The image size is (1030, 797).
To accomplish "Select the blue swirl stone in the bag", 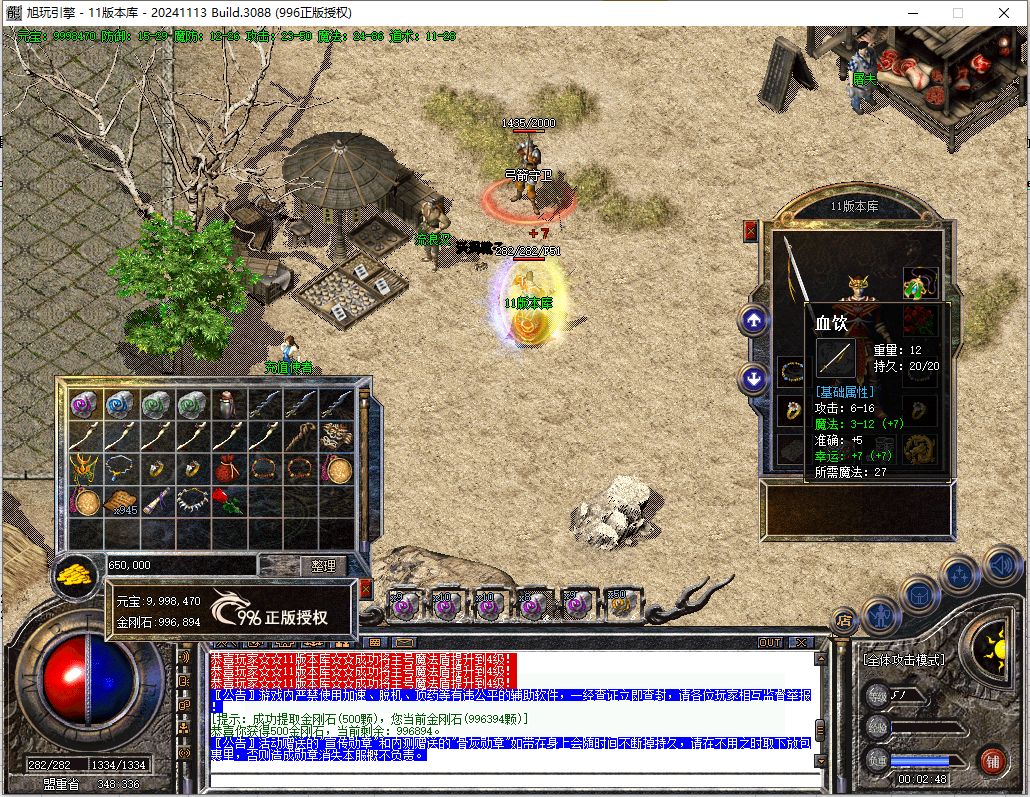I will tap(120, 403).
